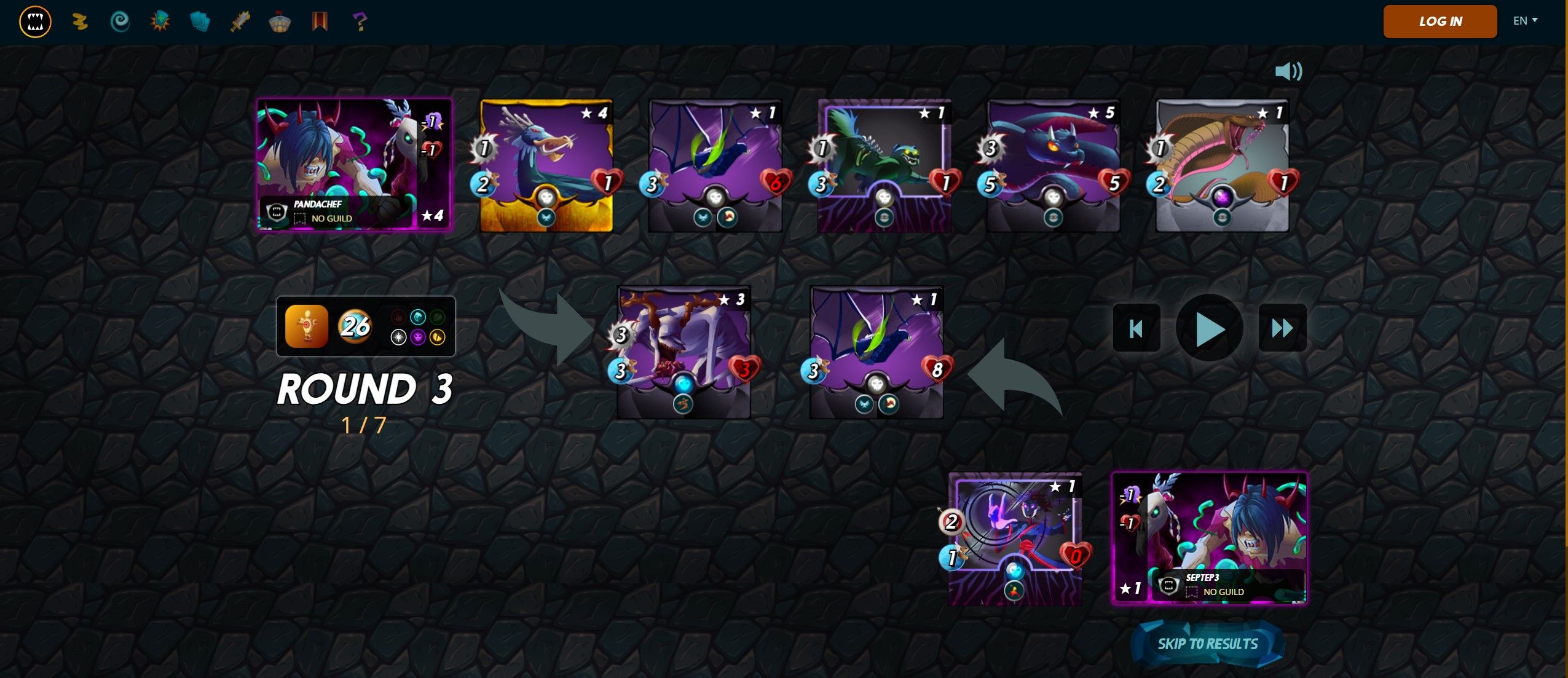This screenshot has width=1568, height=678.
Task: Restart the replay from the beginning
Action: click(1136, 328)
